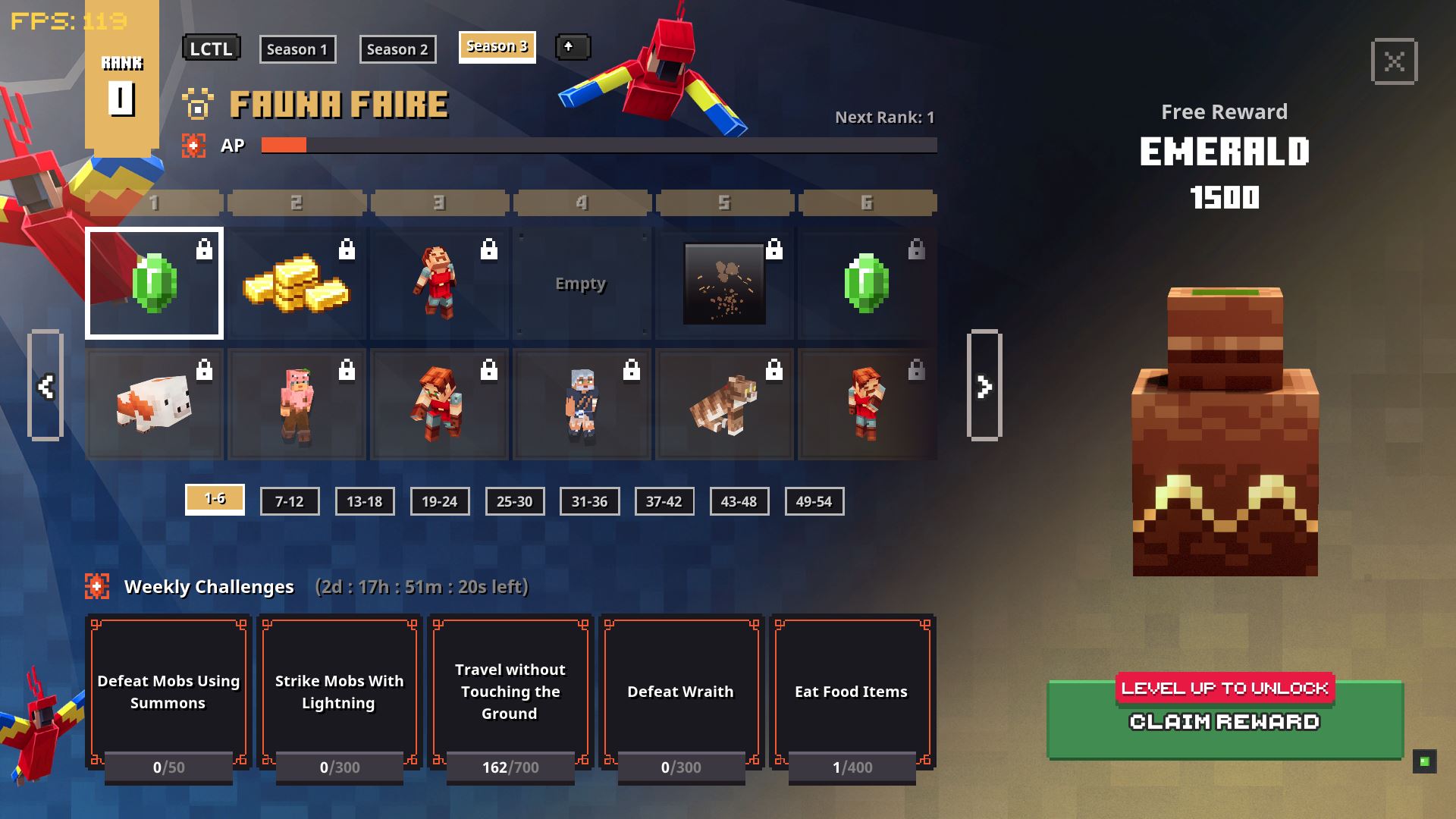Click the AP progress bar
This screenshot has height=819, width=1456.
pyautogui.click(x=599, y=145)
